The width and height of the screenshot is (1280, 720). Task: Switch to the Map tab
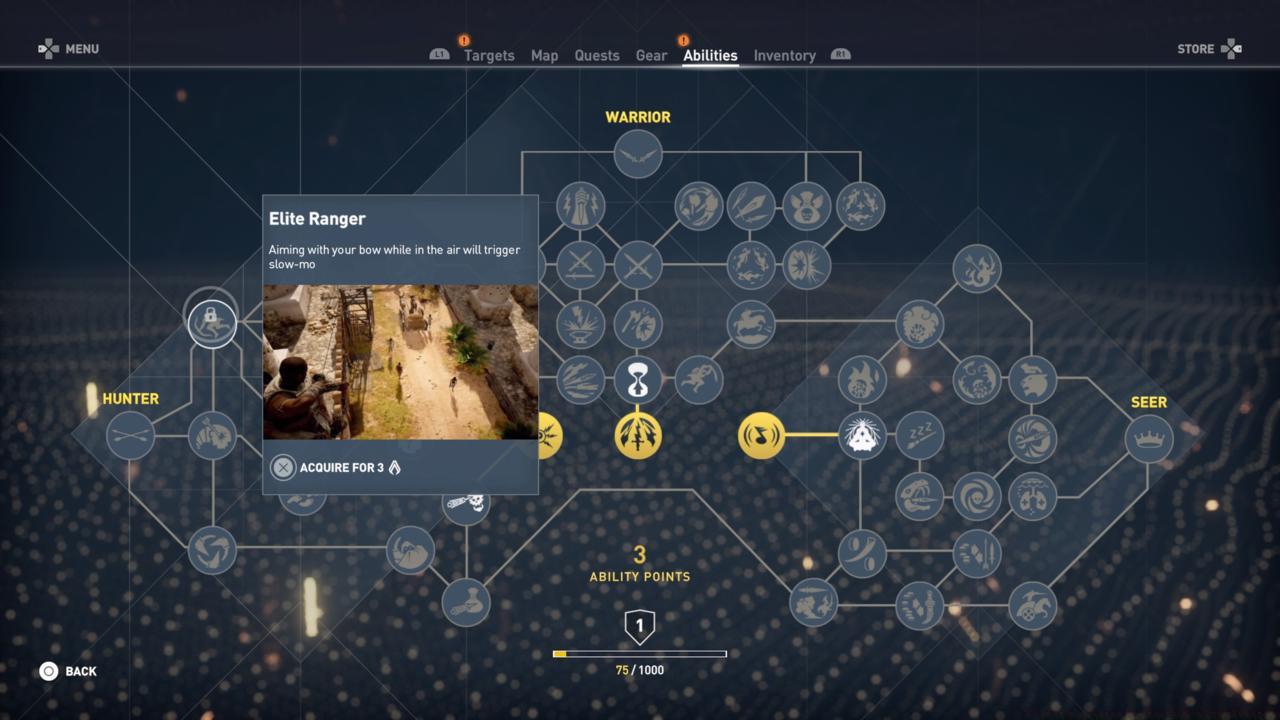click(544, 55)
